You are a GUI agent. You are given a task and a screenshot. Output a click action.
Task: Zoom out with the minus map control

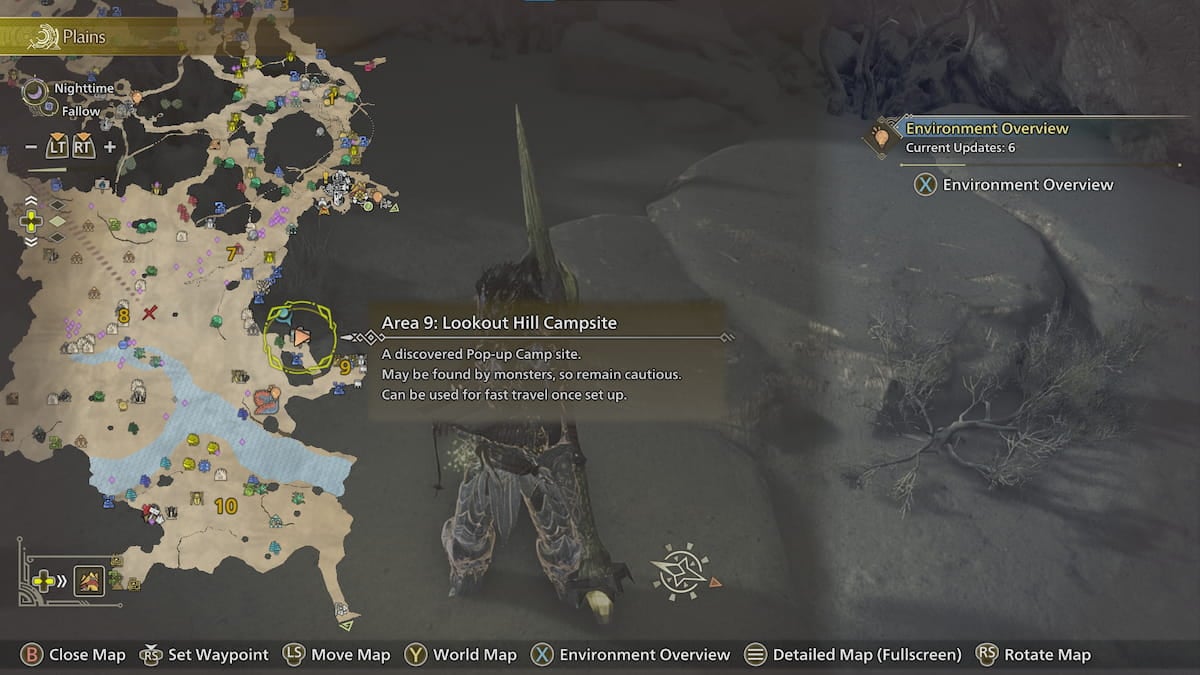click(31, 147)
